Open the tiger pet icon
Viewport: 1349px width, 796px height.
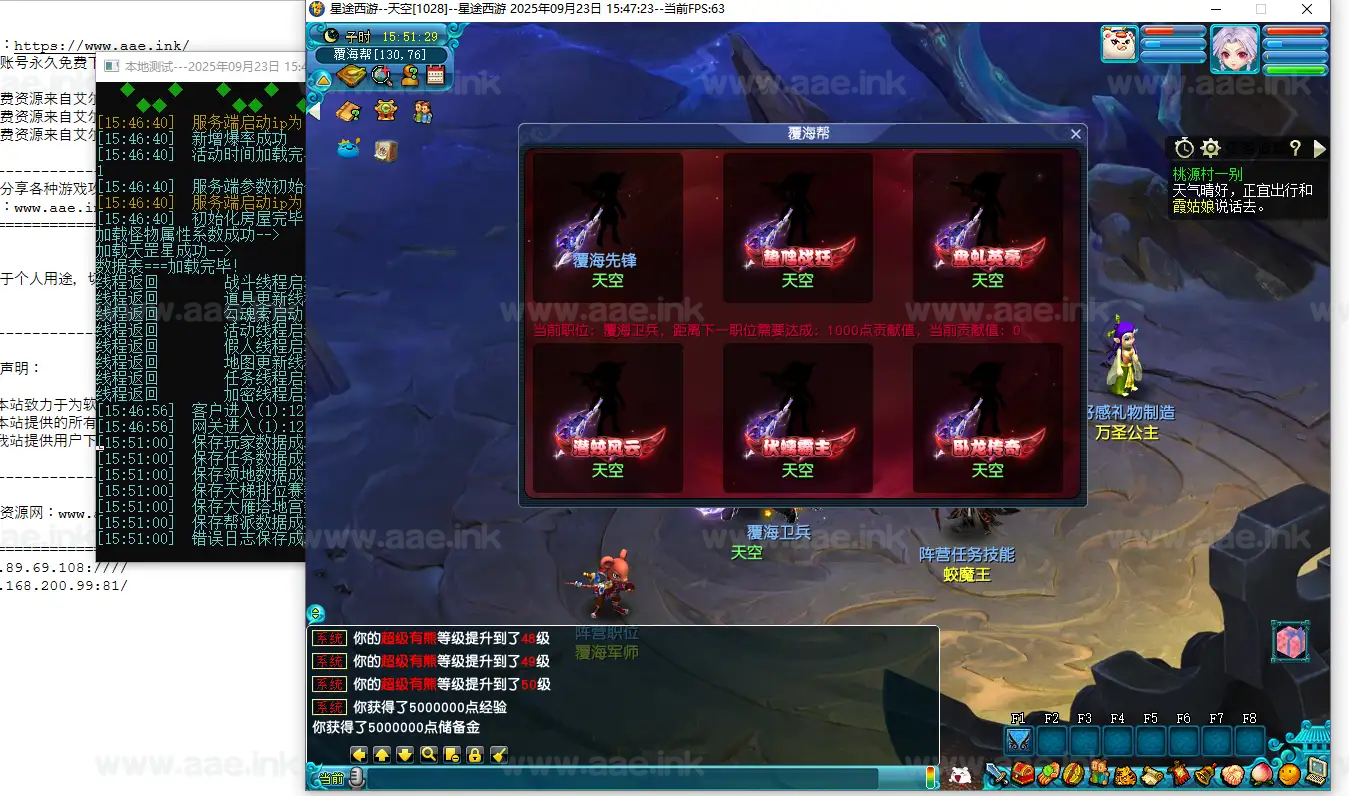pos(1124,774)
